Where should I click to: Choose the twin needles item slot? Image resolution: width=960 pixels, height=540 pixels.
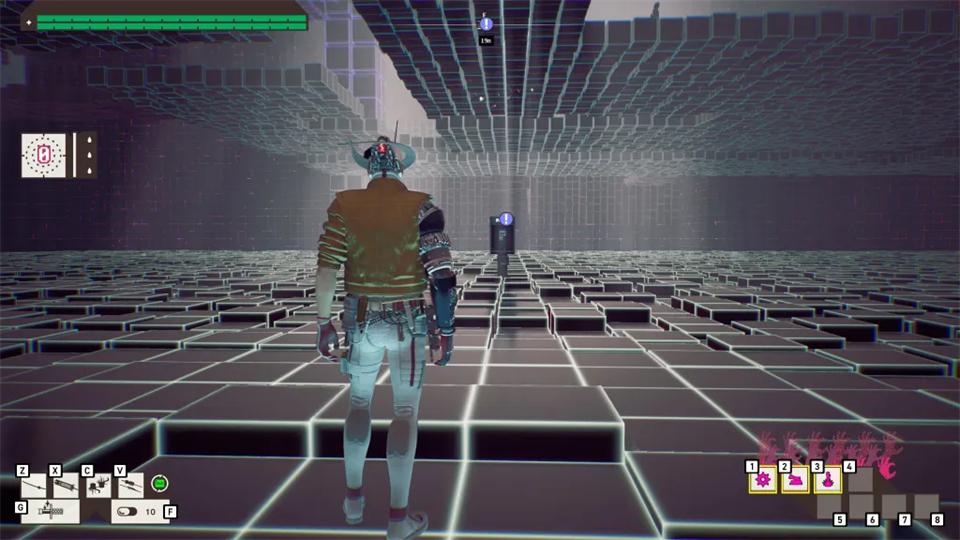[131, 487]
